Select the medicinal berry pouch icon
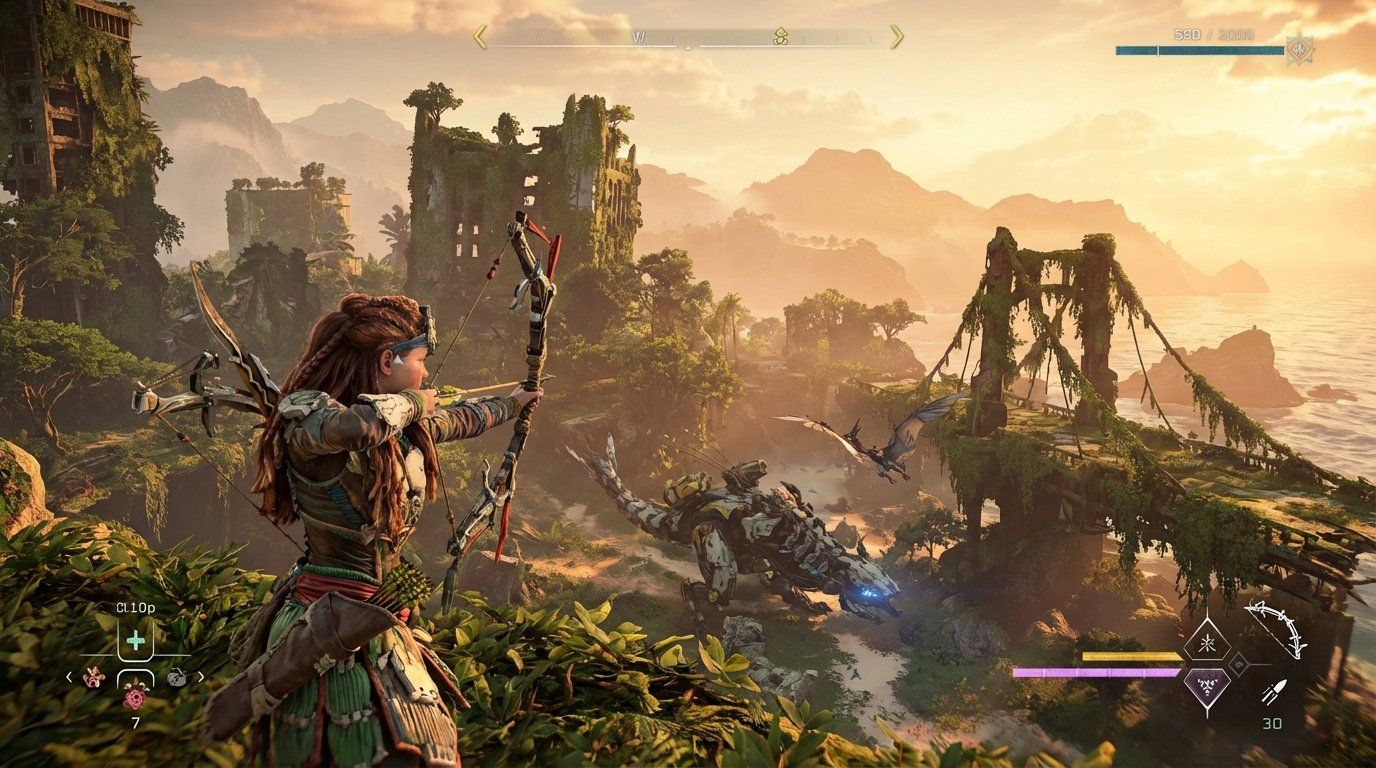The height and width of the screenshot is (768, 1376). click(93, 679)
